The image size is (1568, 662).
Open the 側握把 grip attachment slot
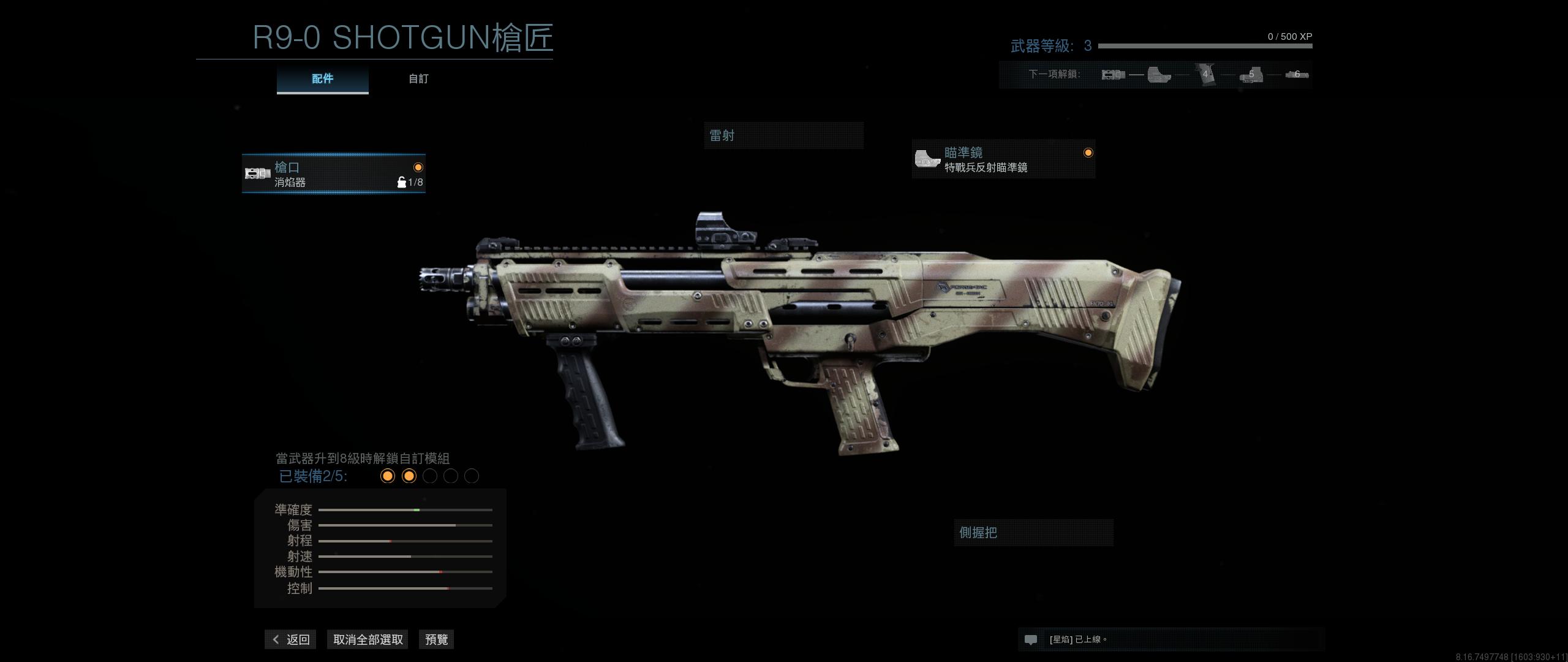click(1033, 533)
